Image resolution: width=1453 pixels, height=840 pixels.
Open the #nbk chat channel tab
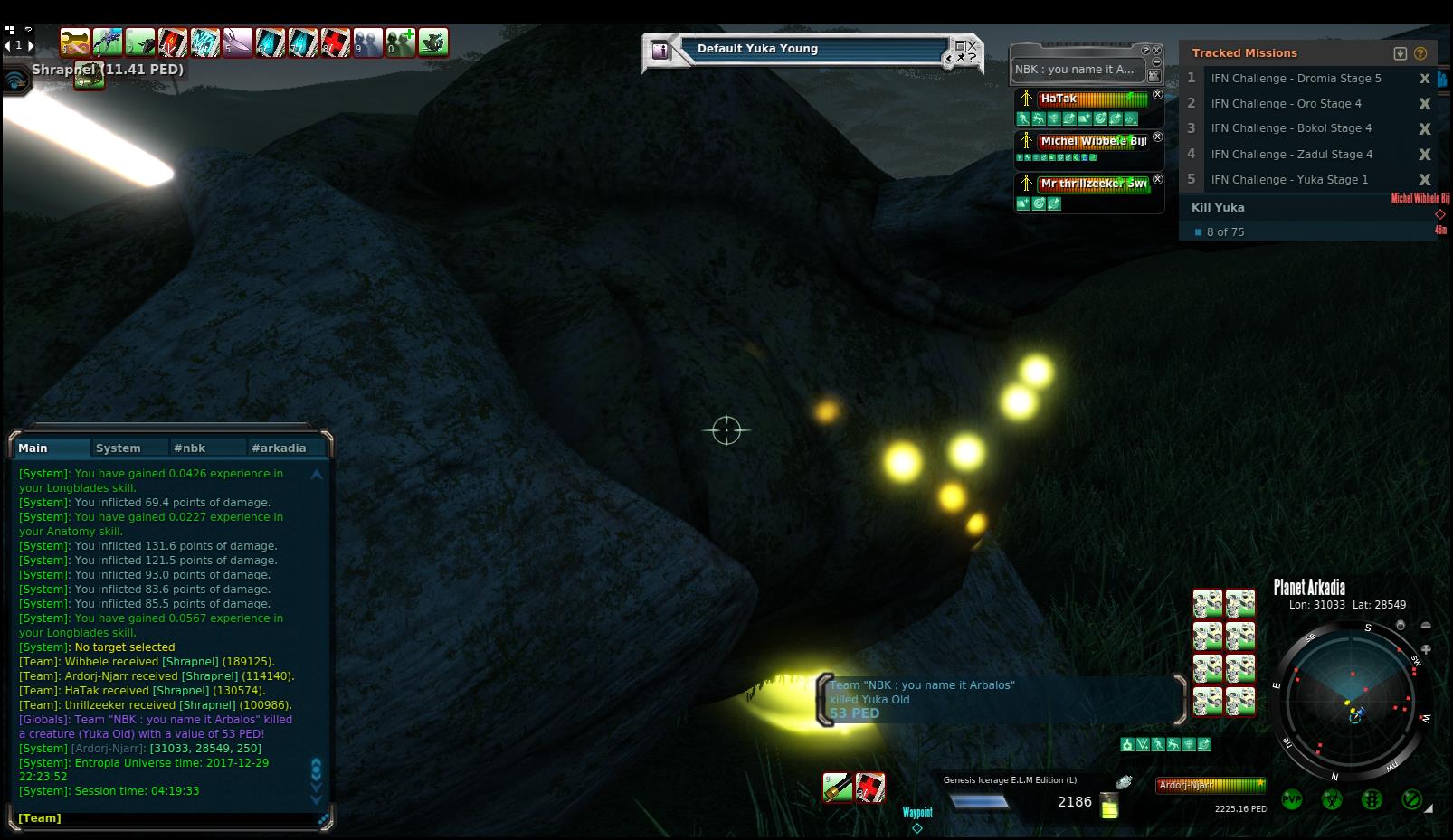click(190, 448)
